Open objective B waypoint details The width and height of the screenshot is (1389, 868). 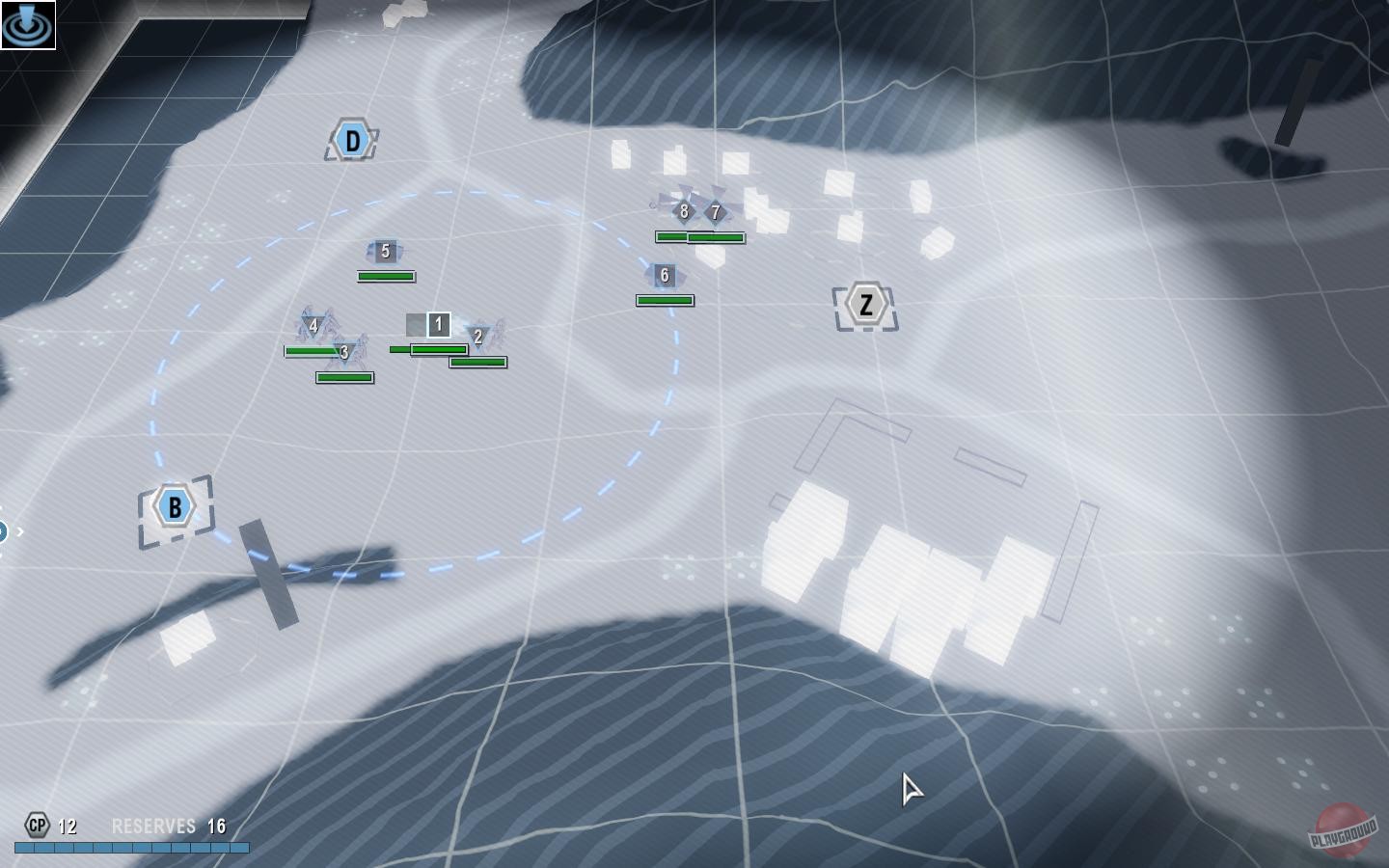click(x=174, y=505)
